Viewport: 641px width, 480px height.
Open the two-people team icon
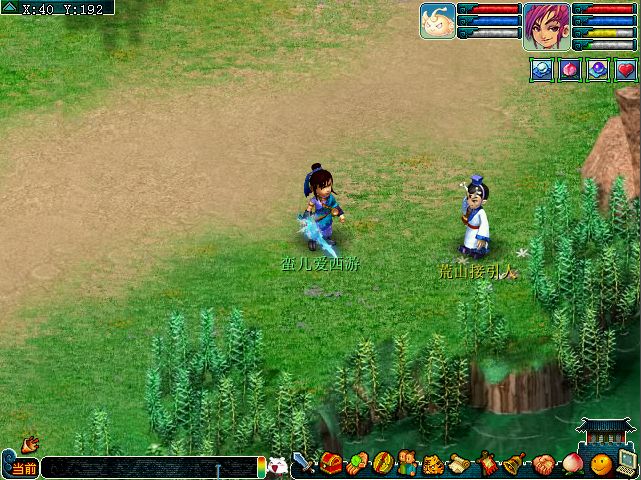coord(407,464)
